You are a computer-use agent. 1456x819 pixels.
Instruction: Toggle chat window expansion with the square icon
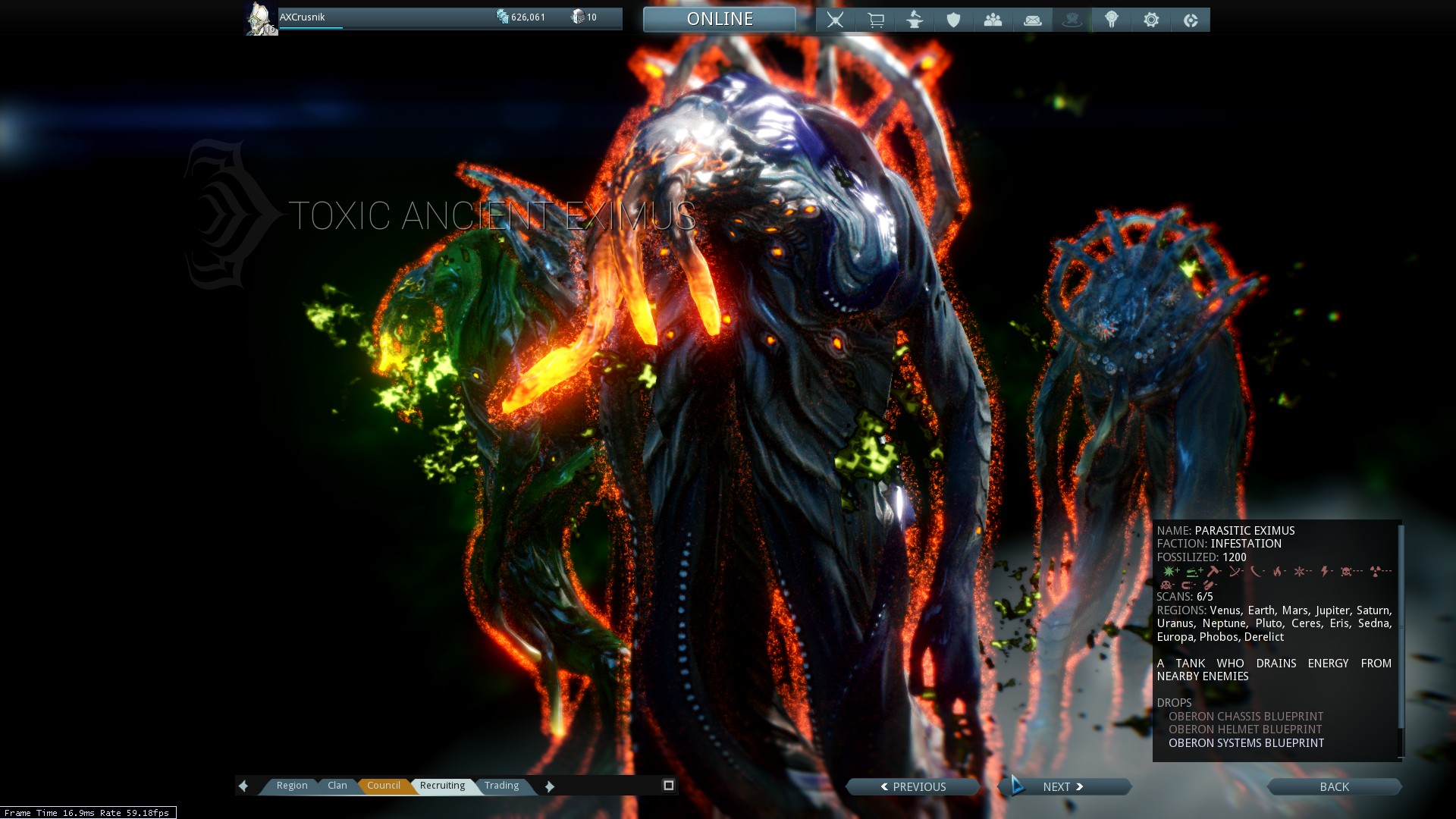tap(668, 785)
